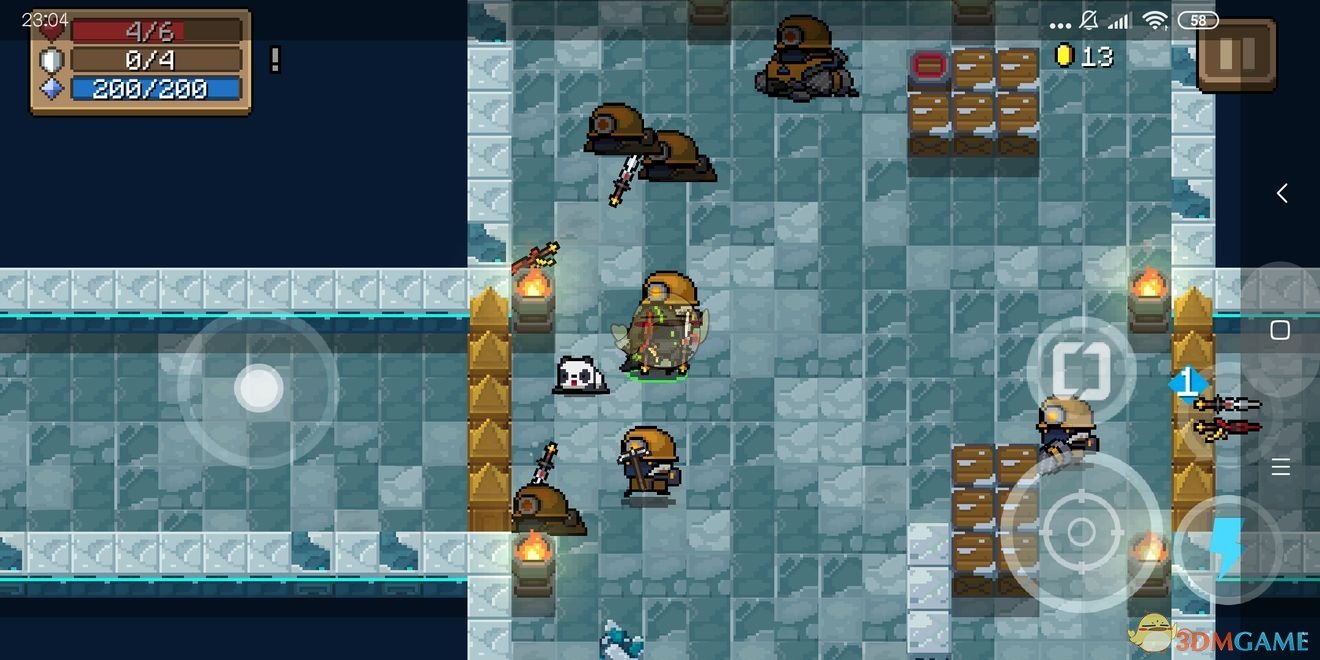This screenshot has height=660, width=1320.
Task: Tap the Android home square button
Action: click(x=1280, y=330)
